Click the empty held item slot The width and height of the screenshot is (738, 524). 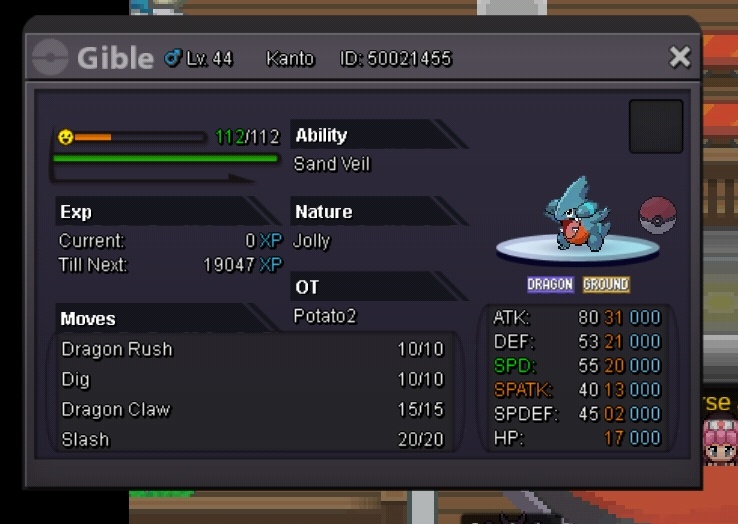(656, 126)
